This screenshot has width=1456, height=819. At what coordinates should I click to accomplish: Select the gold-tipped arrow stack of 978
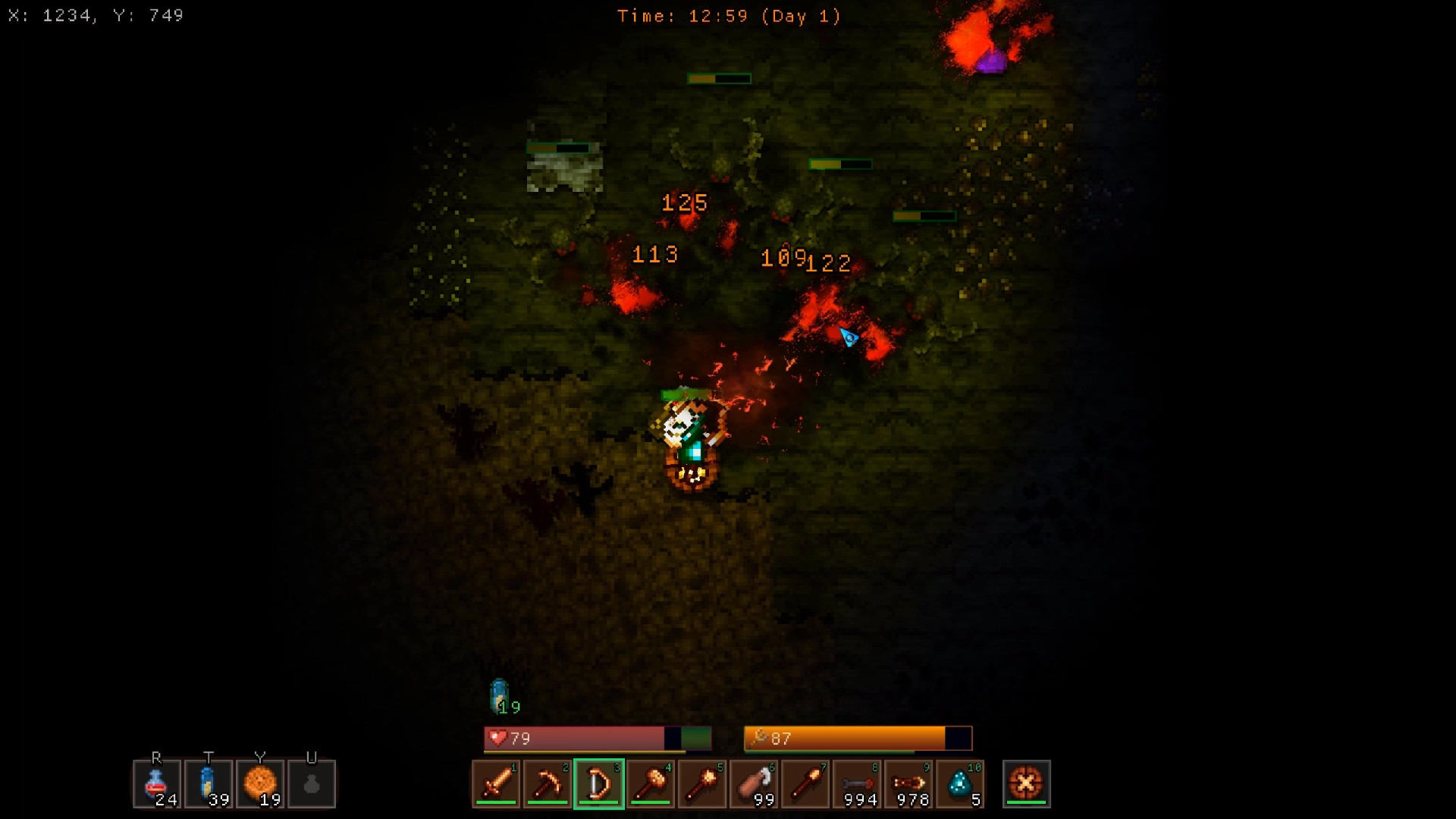click(x=909, y=783)
